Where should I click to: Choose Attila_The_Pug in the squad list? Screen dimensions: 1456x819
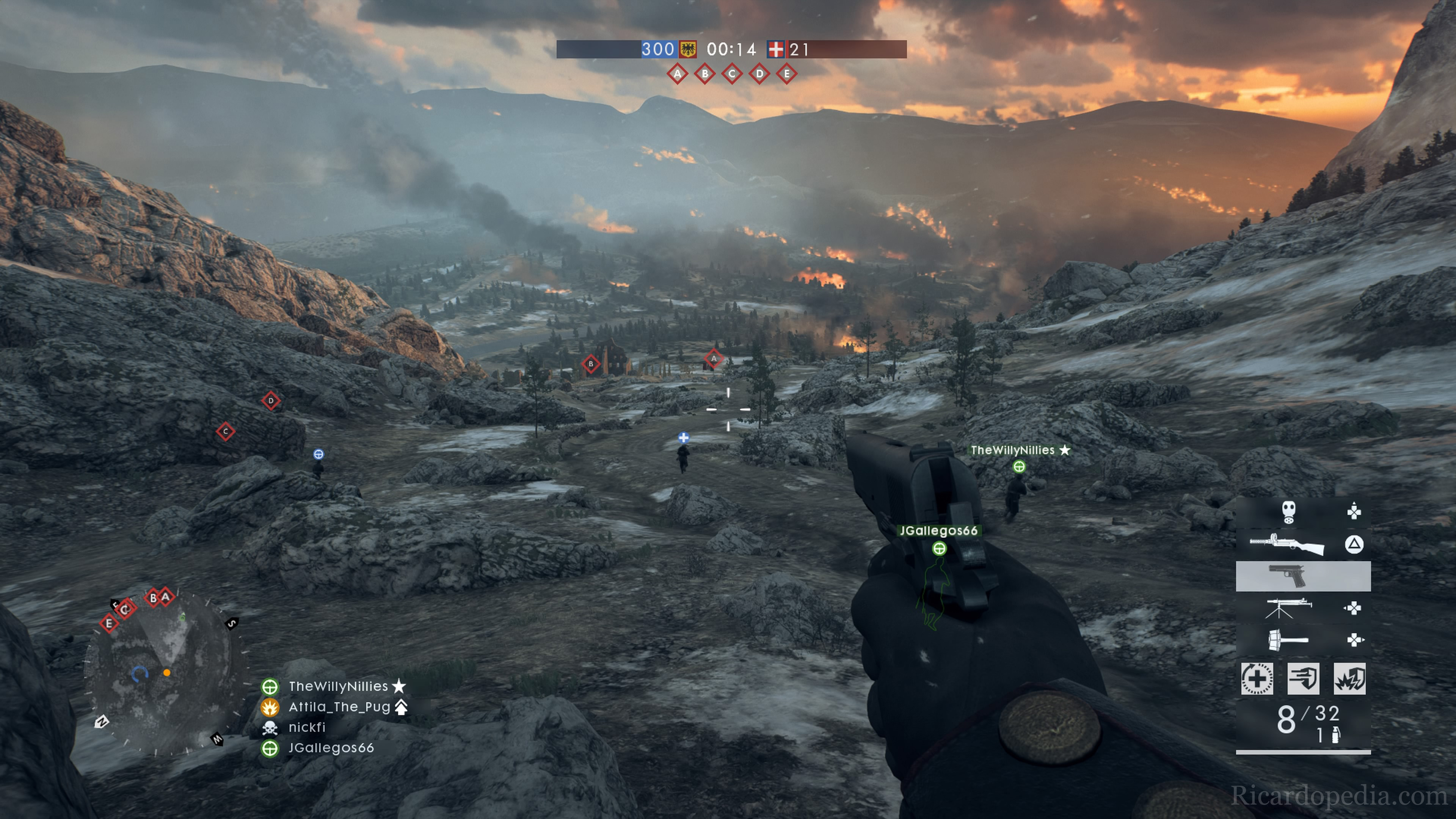(339, 706)
